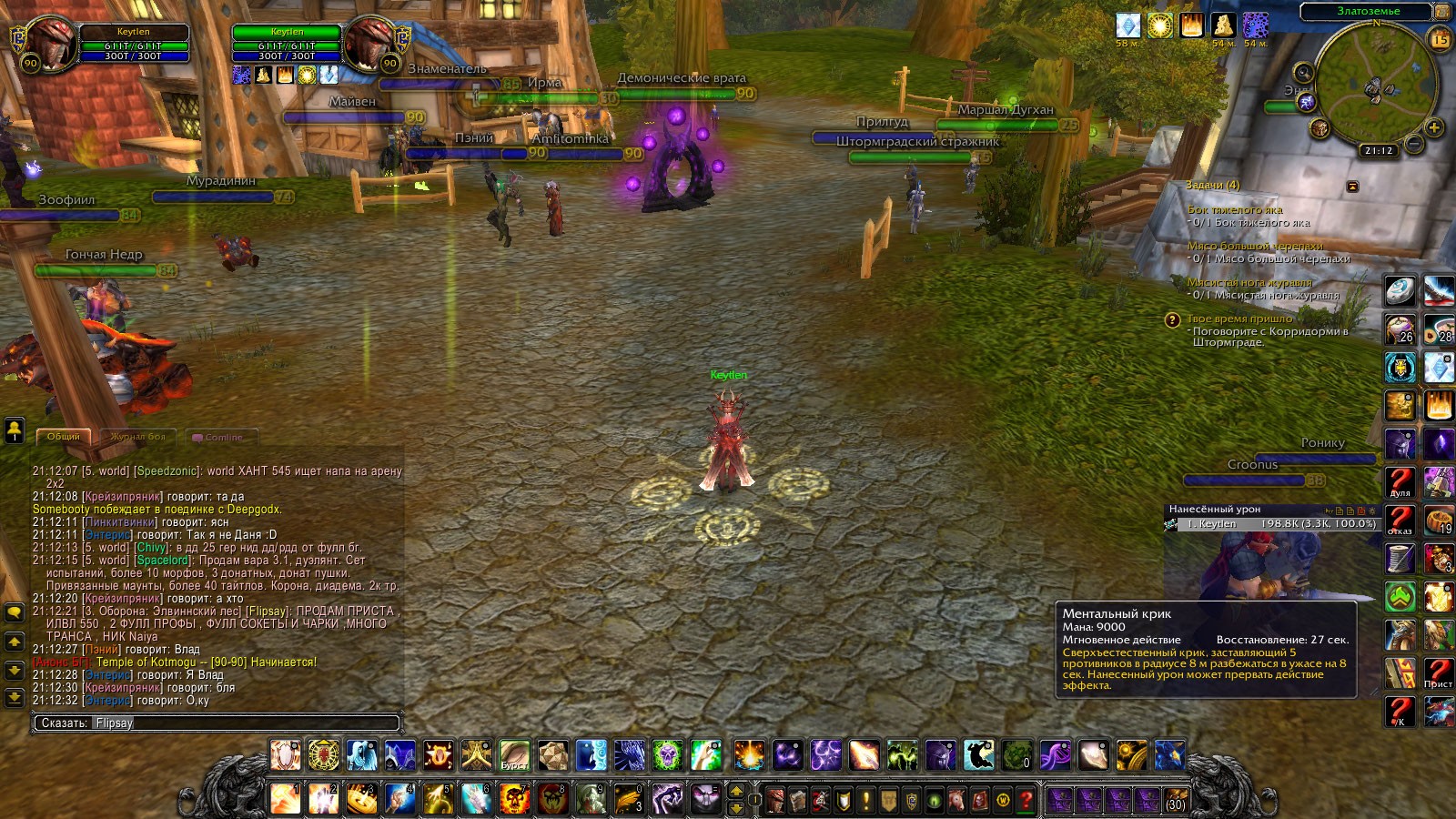The width and height of the screenshot is (1456, 819).
Task: Open the friends list button above chat
Action: pos(15,429)
